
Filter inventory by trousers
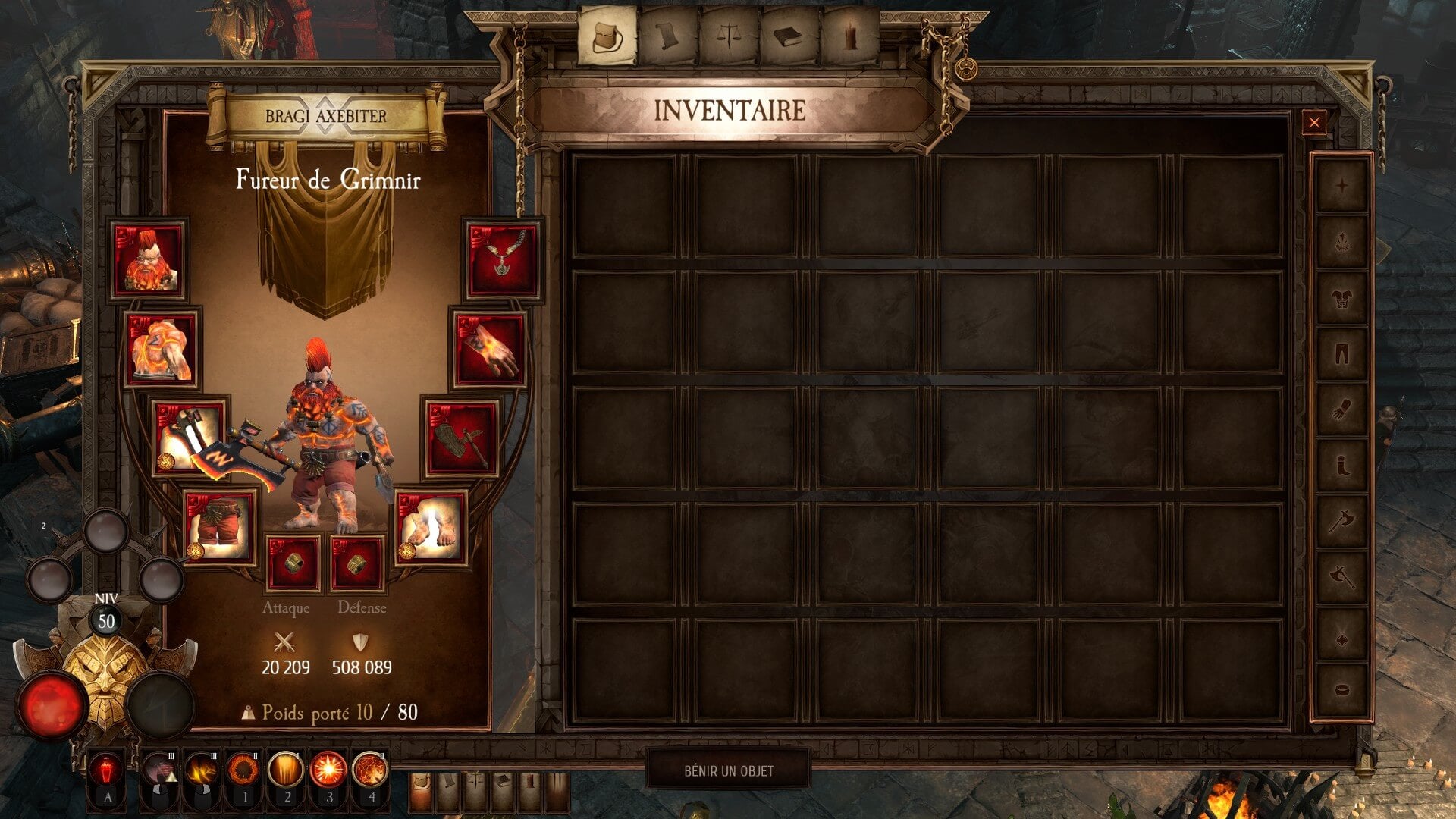[x=1341, y=353]
